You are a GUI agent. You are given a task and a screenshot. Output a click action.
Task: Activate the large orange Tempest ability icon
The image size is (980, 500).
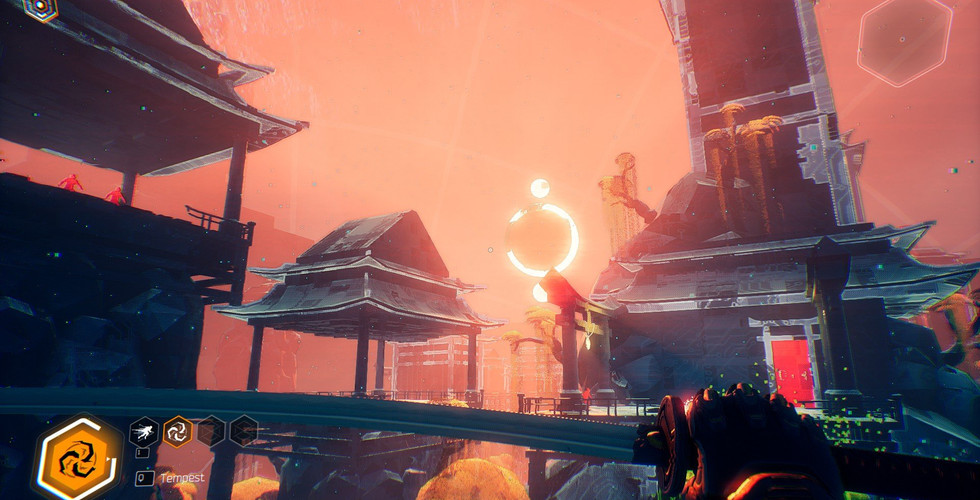click(77, 461)
